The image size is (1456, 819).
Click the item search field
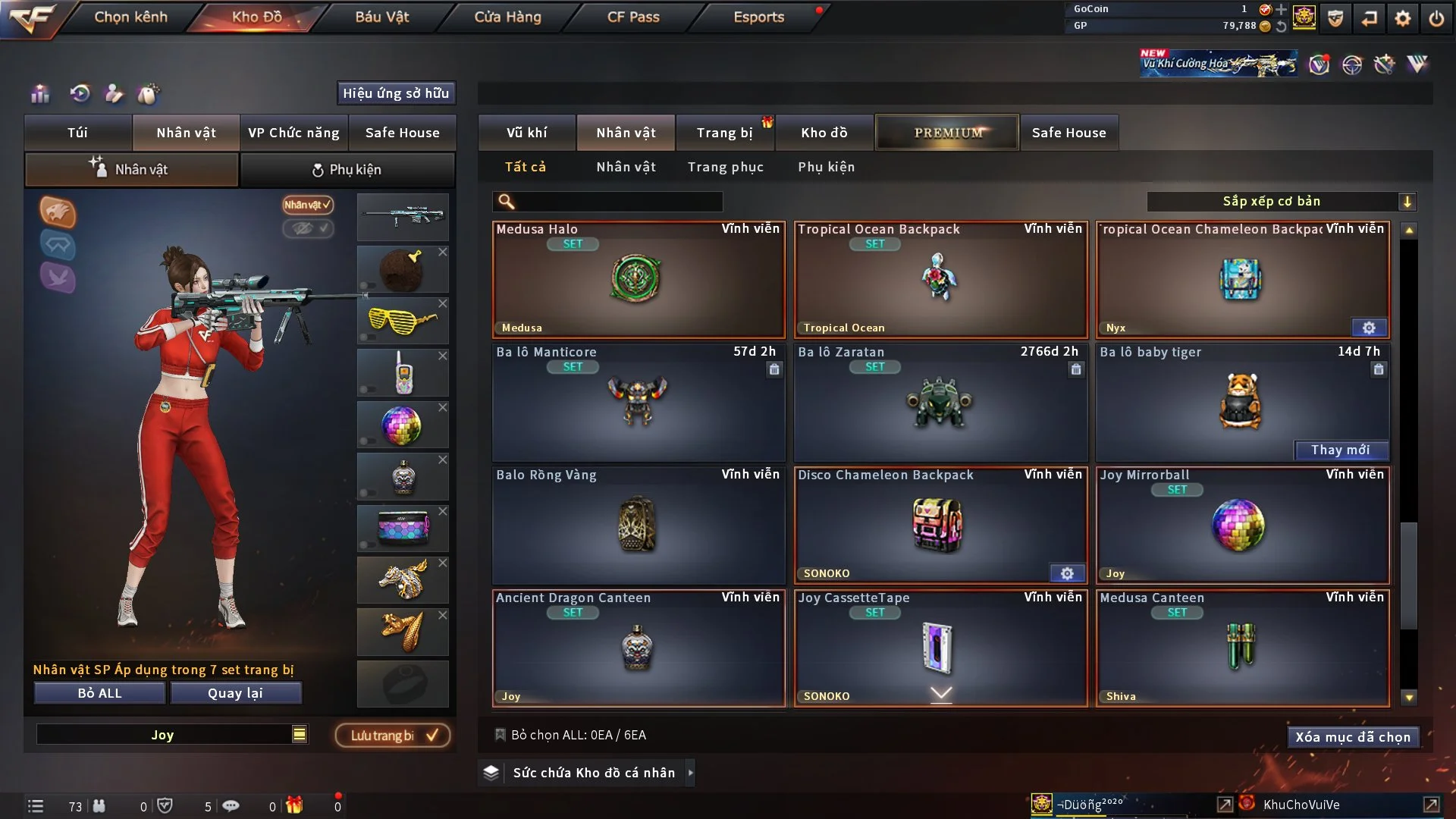point(618,202)
